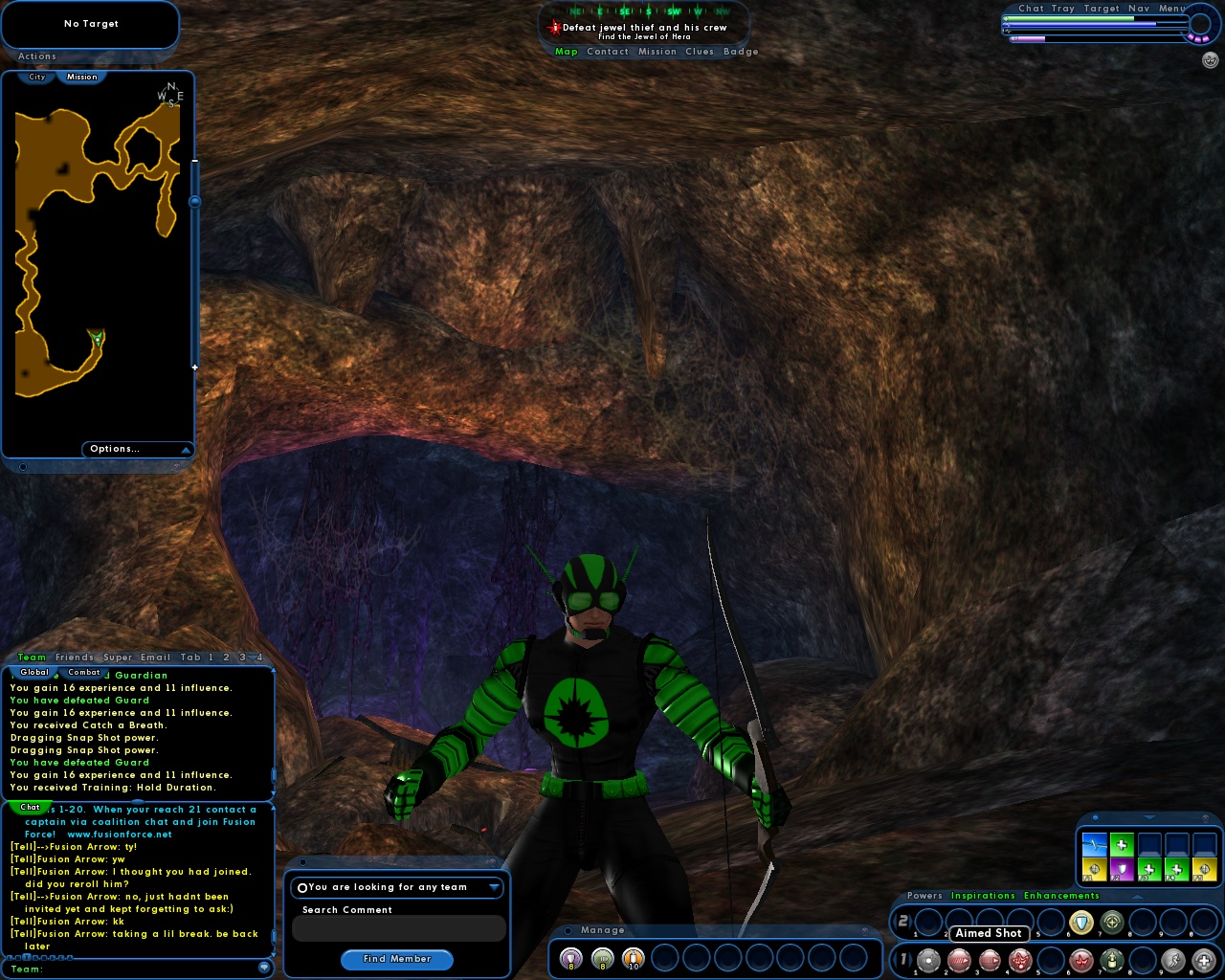Activate the shield power in tray two
Screen dimensions: 1225x980
click(x=1082, y=922)
